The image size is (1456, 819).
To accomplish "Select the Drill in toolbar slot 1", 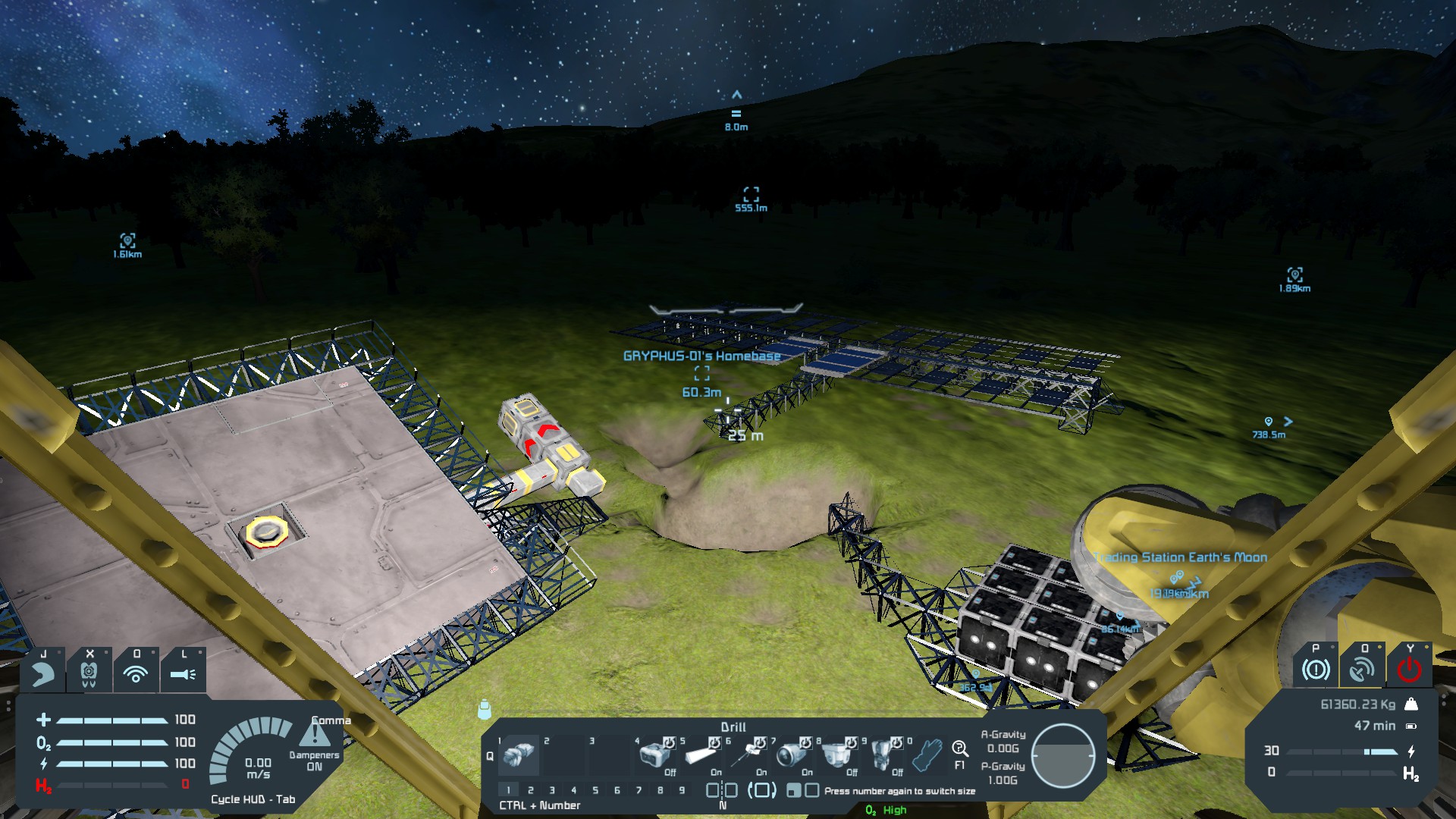I will tap(519, 755).
